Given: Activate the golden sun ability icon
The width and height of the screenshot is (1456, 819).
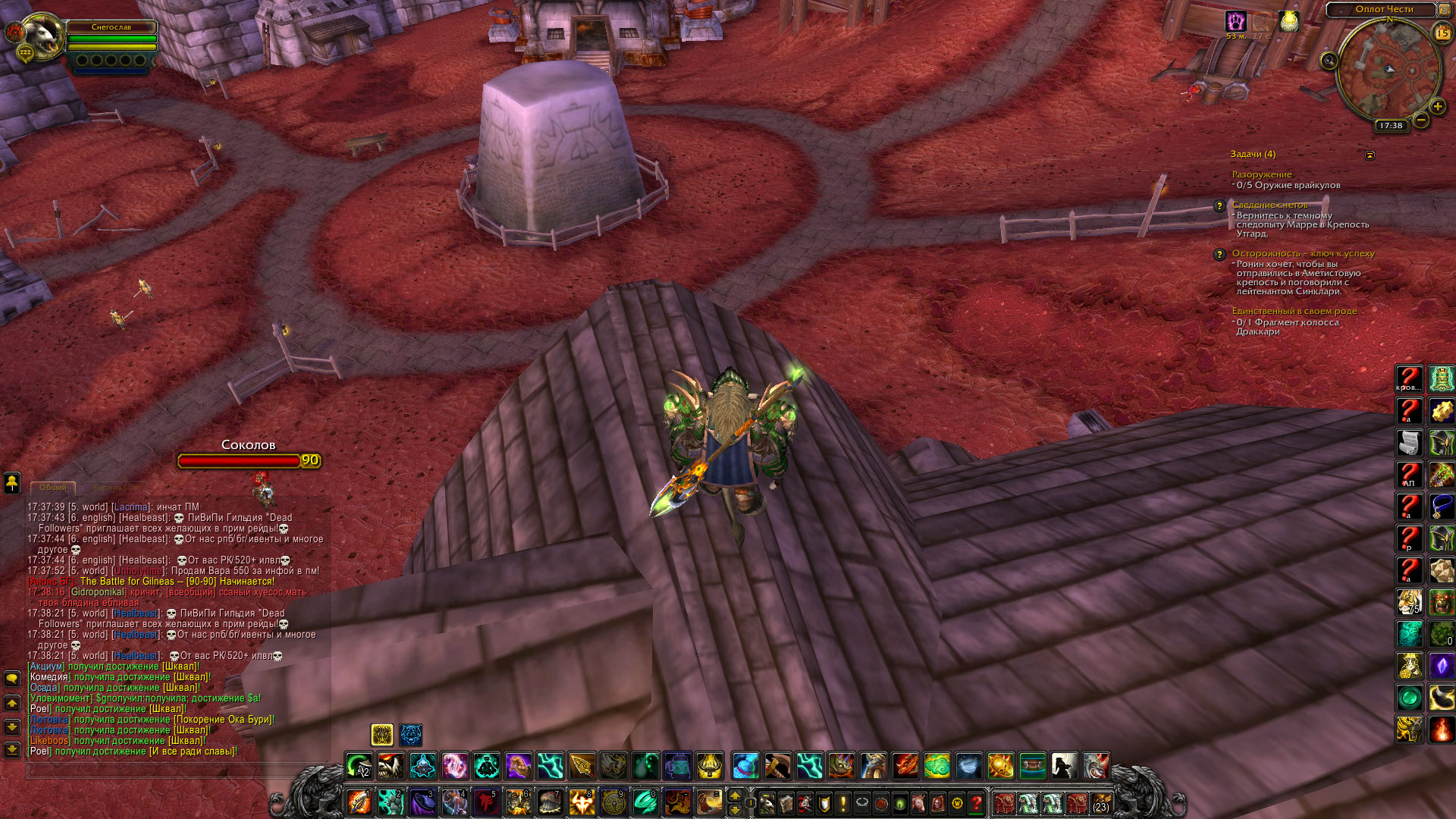Looking at the screenshot, I should tap(1000, 766).
